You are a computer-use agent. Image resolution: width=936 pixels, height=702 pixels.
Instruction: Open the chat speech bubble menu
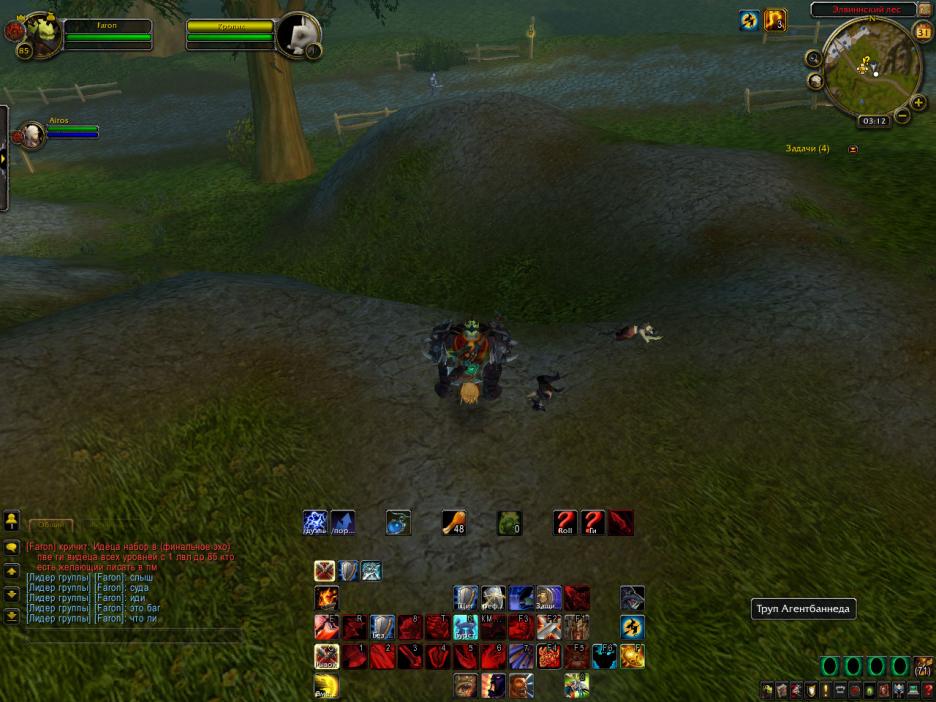[12, 548]
